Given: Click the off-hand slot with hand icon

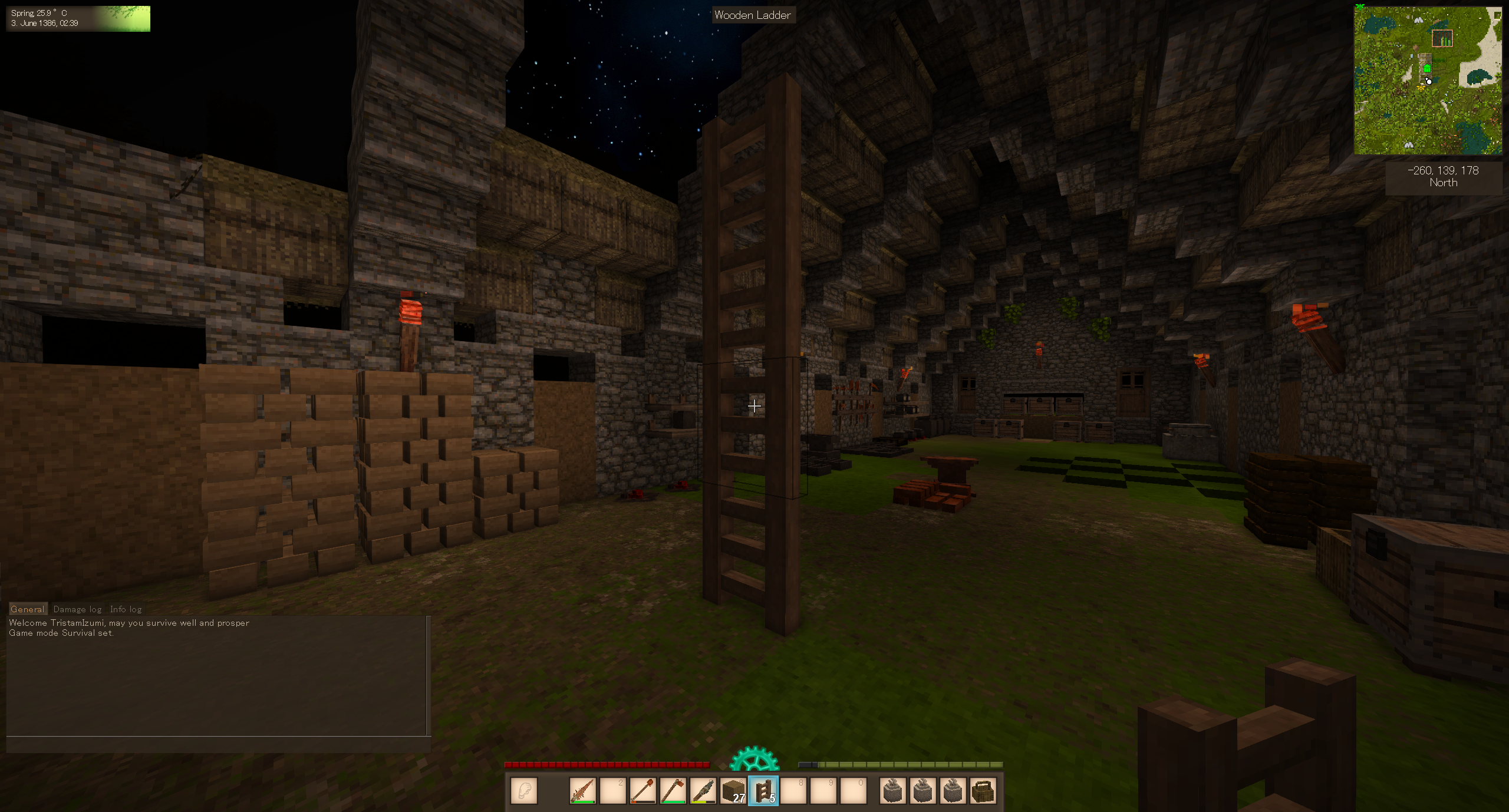Looking at the screenshot, I should coord(524,790).
